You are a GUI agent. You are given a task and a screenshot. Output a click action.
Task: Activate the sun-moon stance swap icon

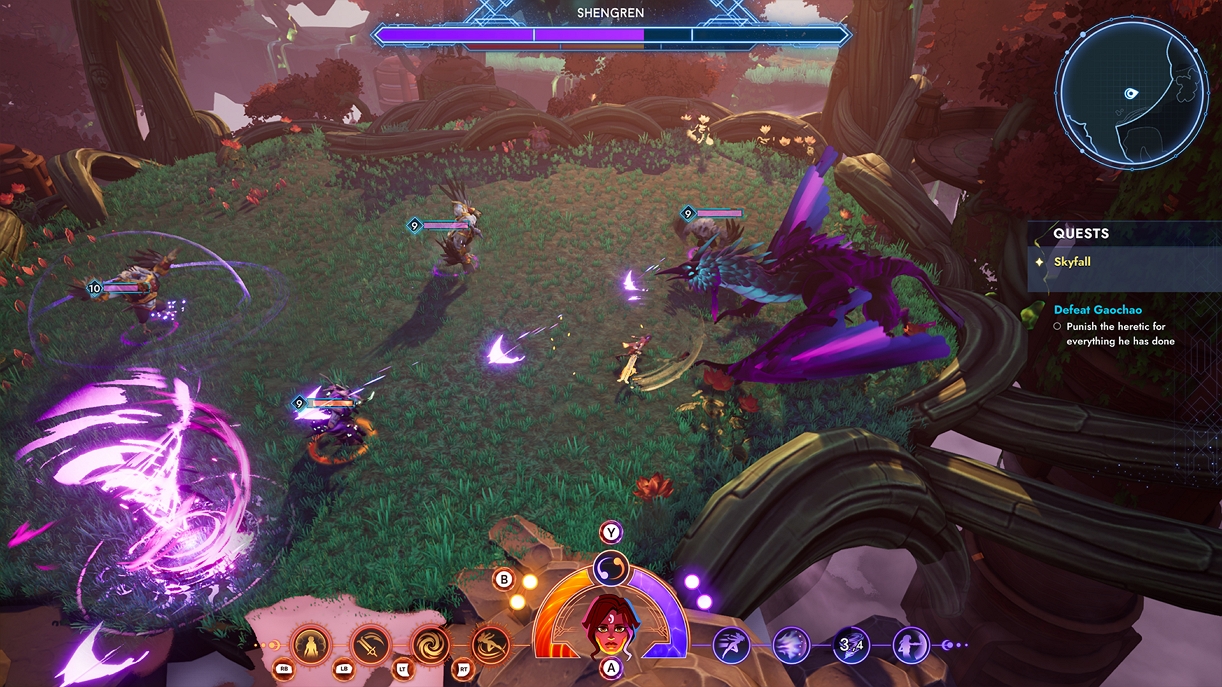coord(610,569)
